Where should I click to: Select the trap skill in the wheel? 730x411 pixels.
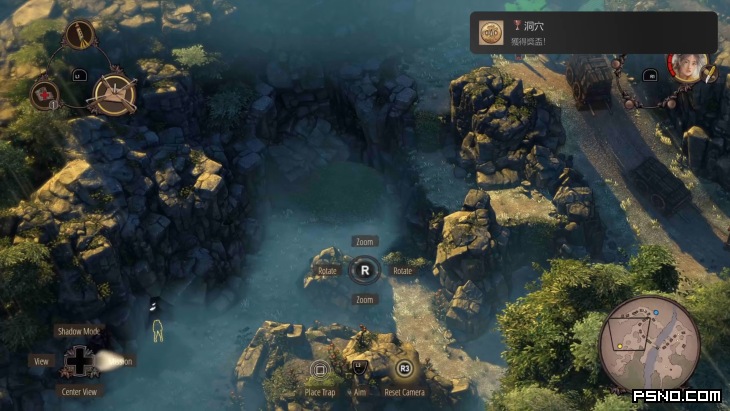pyautogui.click(x=114, y=94)
